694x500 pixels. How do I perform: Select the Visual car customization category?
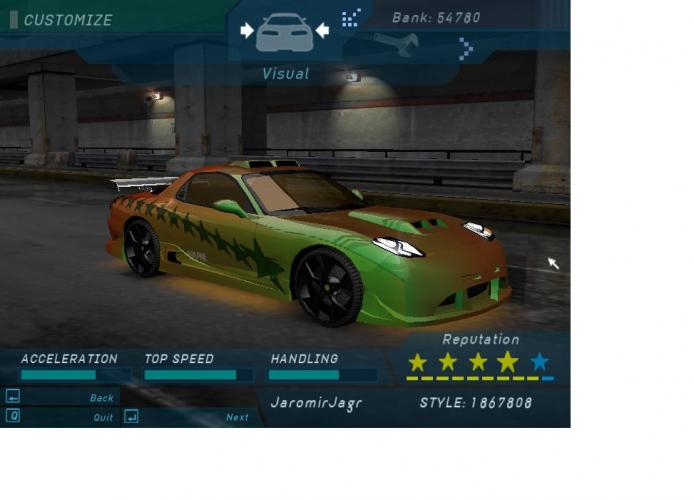pos(285,33)
